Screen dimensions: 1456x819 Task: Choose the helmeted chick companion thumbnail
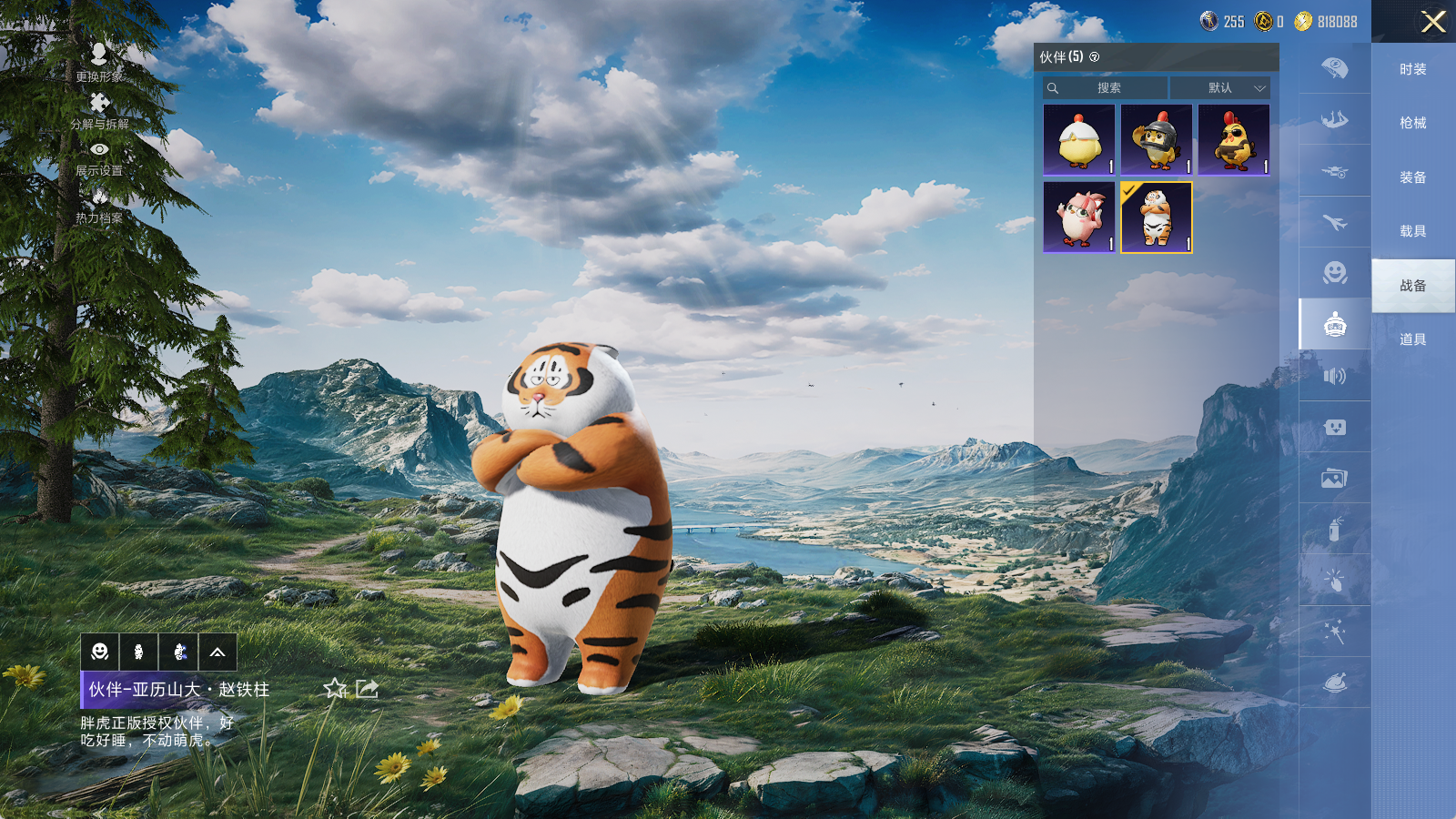coord(1157,140)
